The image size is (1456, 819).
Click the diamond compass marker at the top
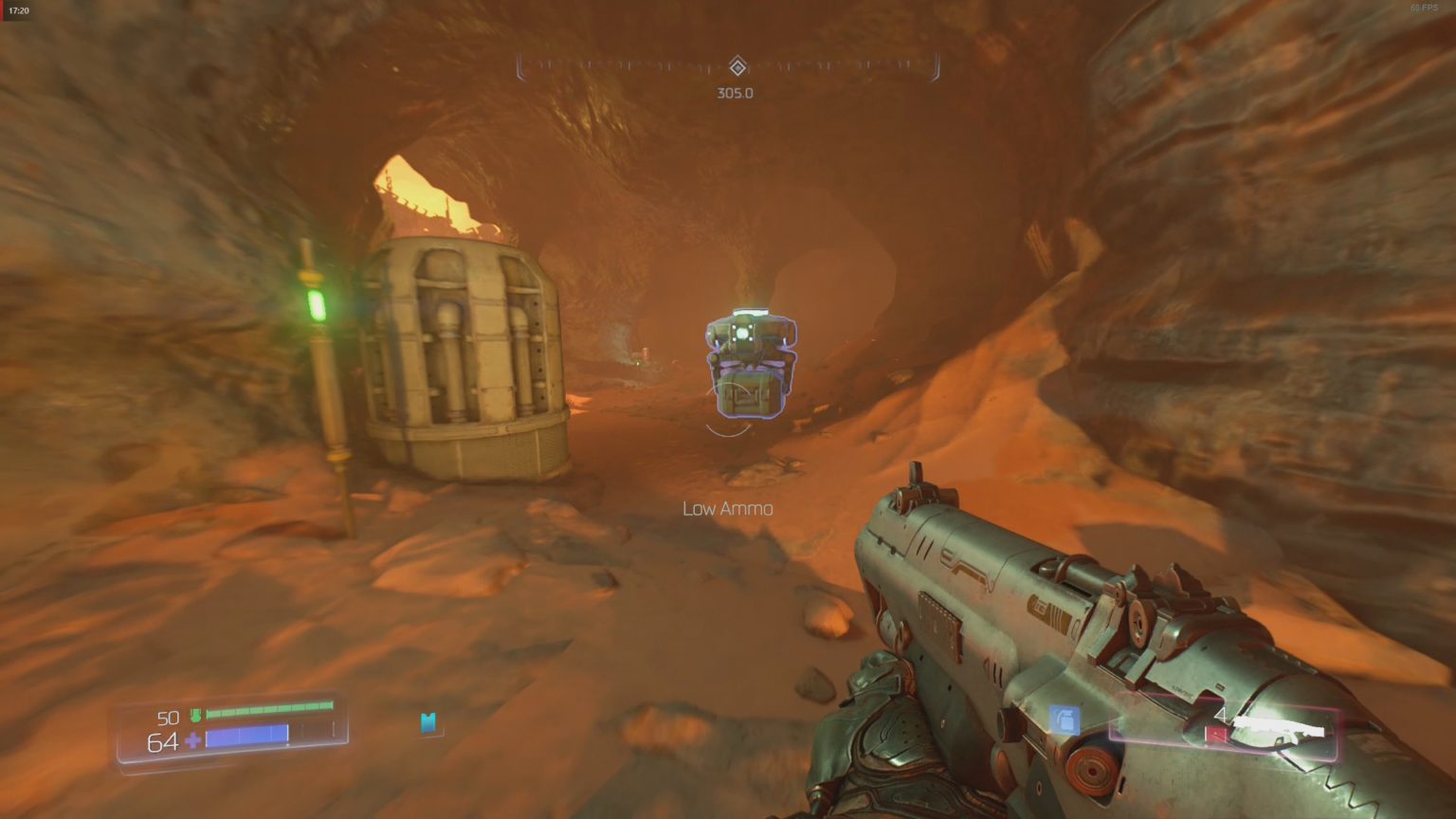click(x=737, y=67)
